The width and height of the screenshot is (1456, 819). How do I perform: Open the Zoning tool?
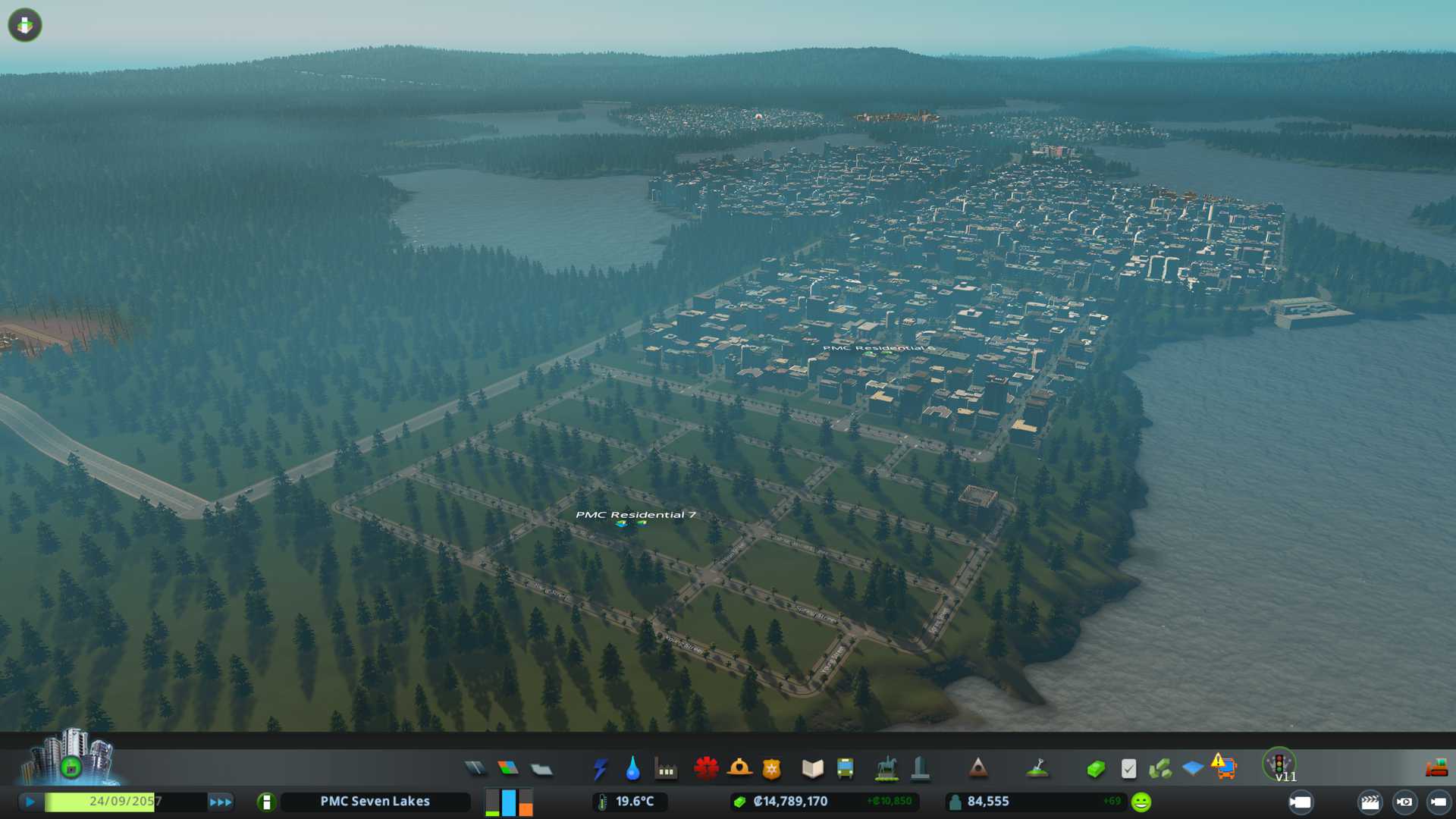coord(508,769)
